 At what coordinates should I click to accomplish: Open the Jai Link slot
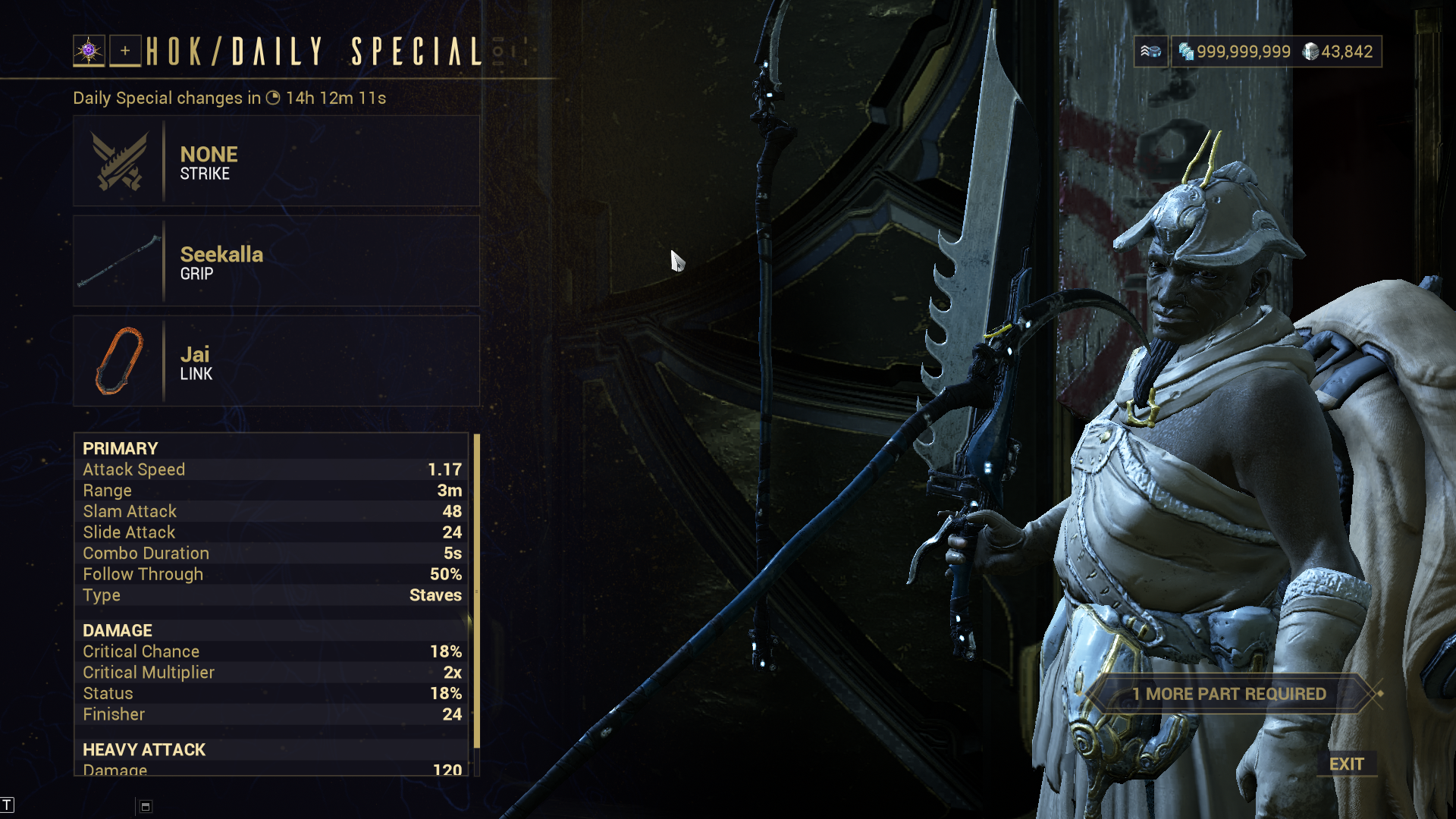click(276, 361)
